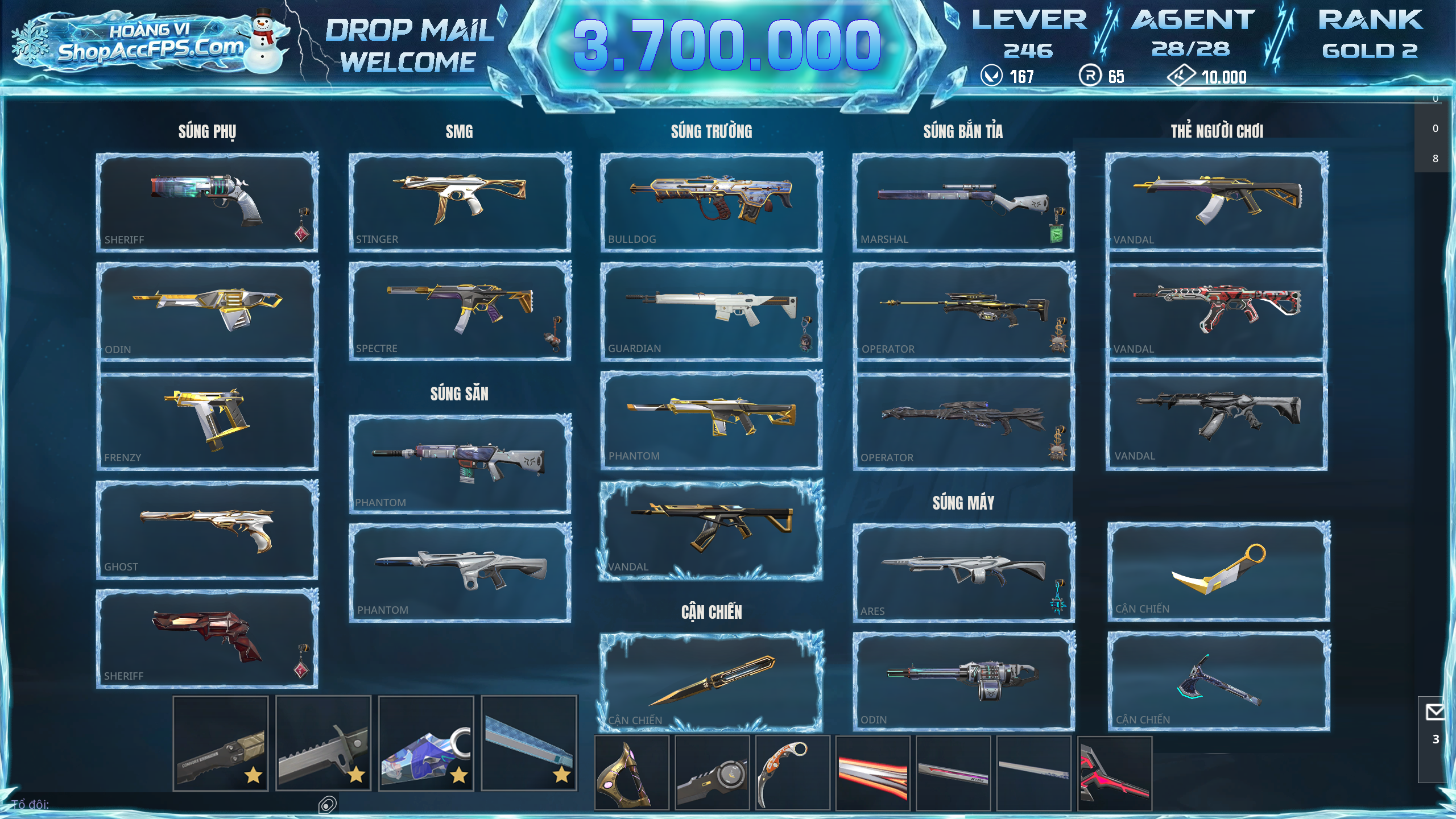Open the Marshal sniper skin tile
Viewport: 1456px width, 819px height.
pos(963,201)
